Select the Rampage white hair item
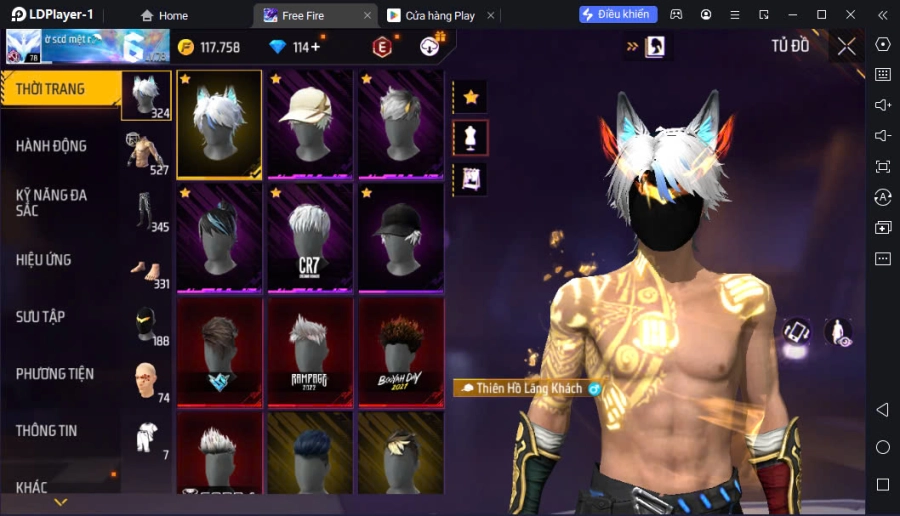 tap(309, 351)
